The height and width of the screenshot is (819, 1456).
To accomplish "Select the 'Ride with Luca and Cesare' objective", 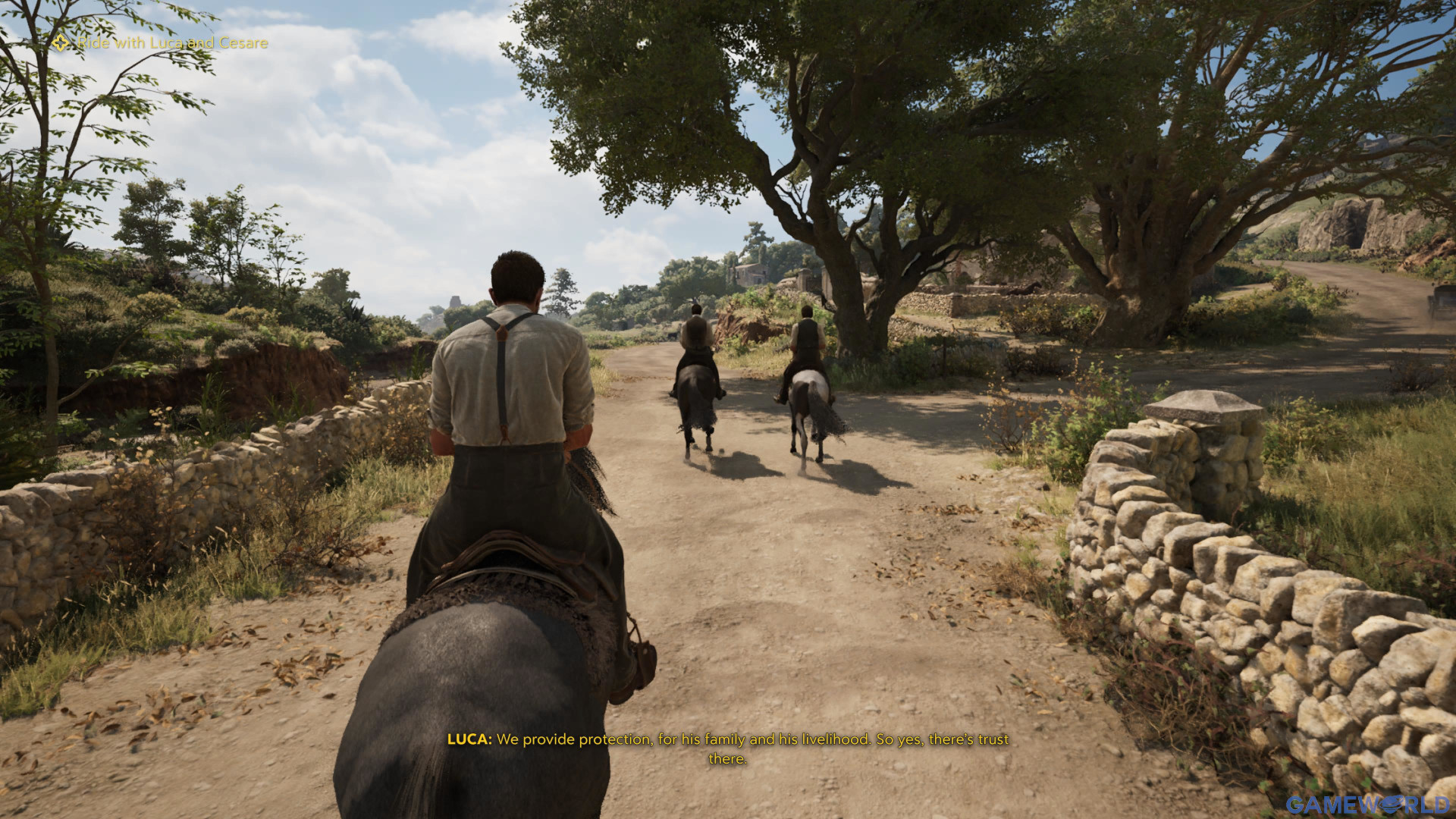I will (x=172, y=43).
